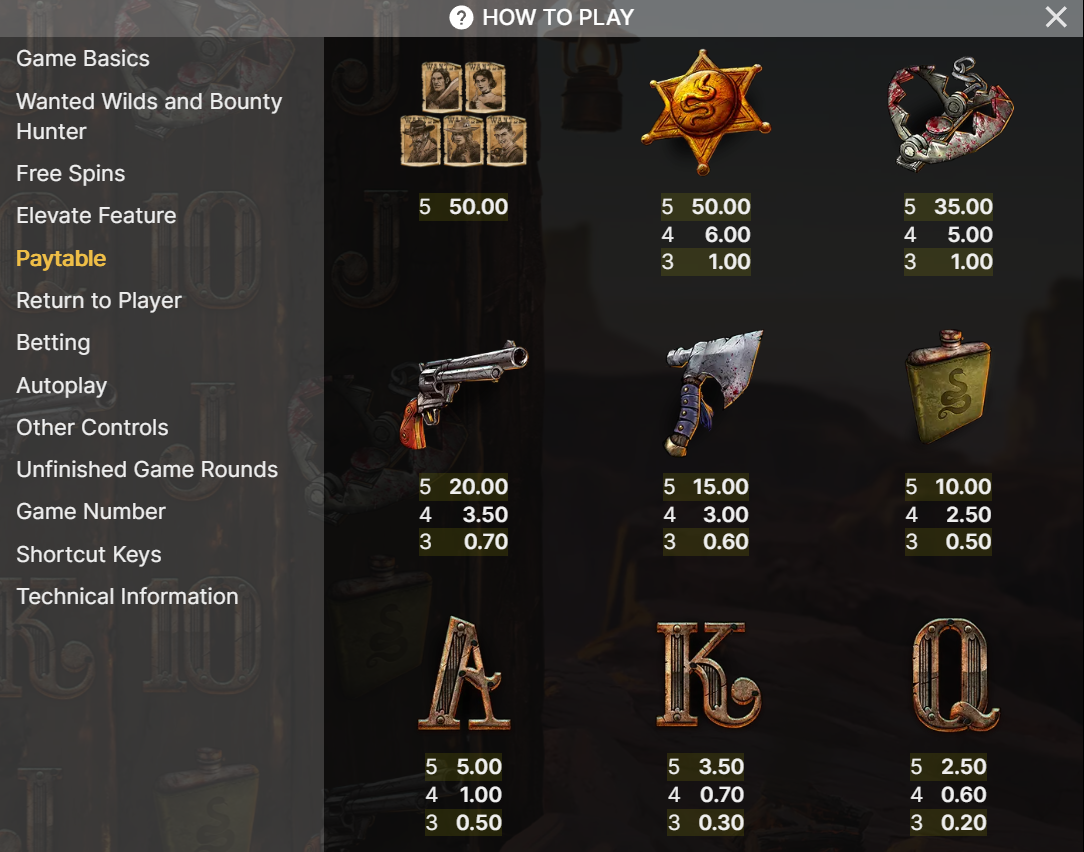View the Shortcut Keys list
Screen dimensions: 1084x852
89,555
